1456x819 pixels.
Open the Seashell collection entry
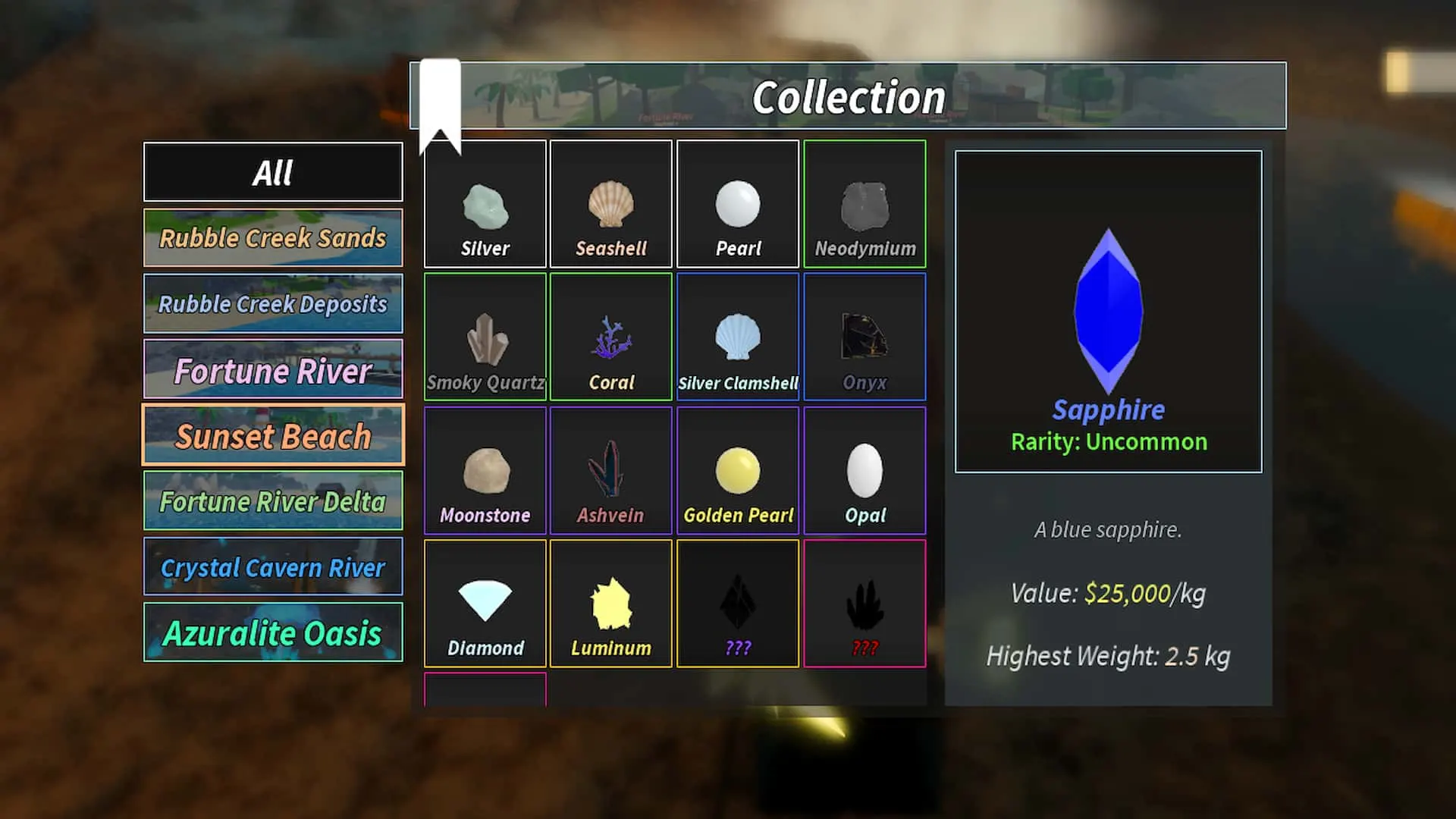click(610, 203)
